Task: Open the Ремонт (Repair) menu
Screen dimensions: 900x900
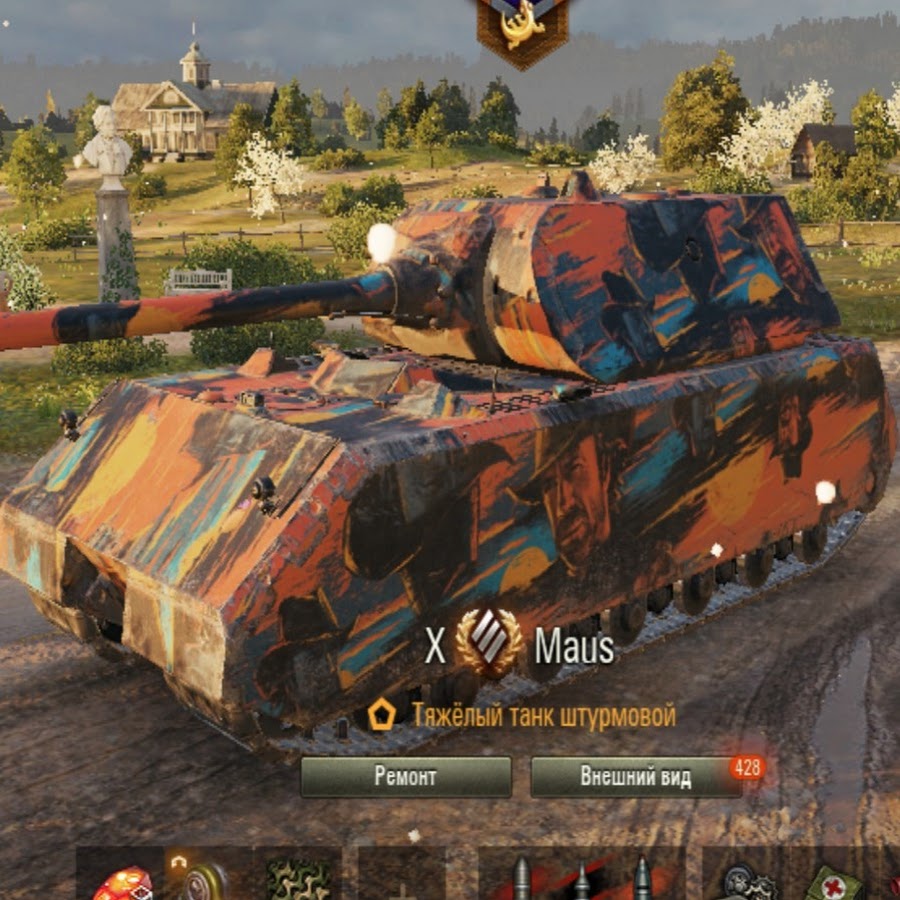Action: pos(405,776)
